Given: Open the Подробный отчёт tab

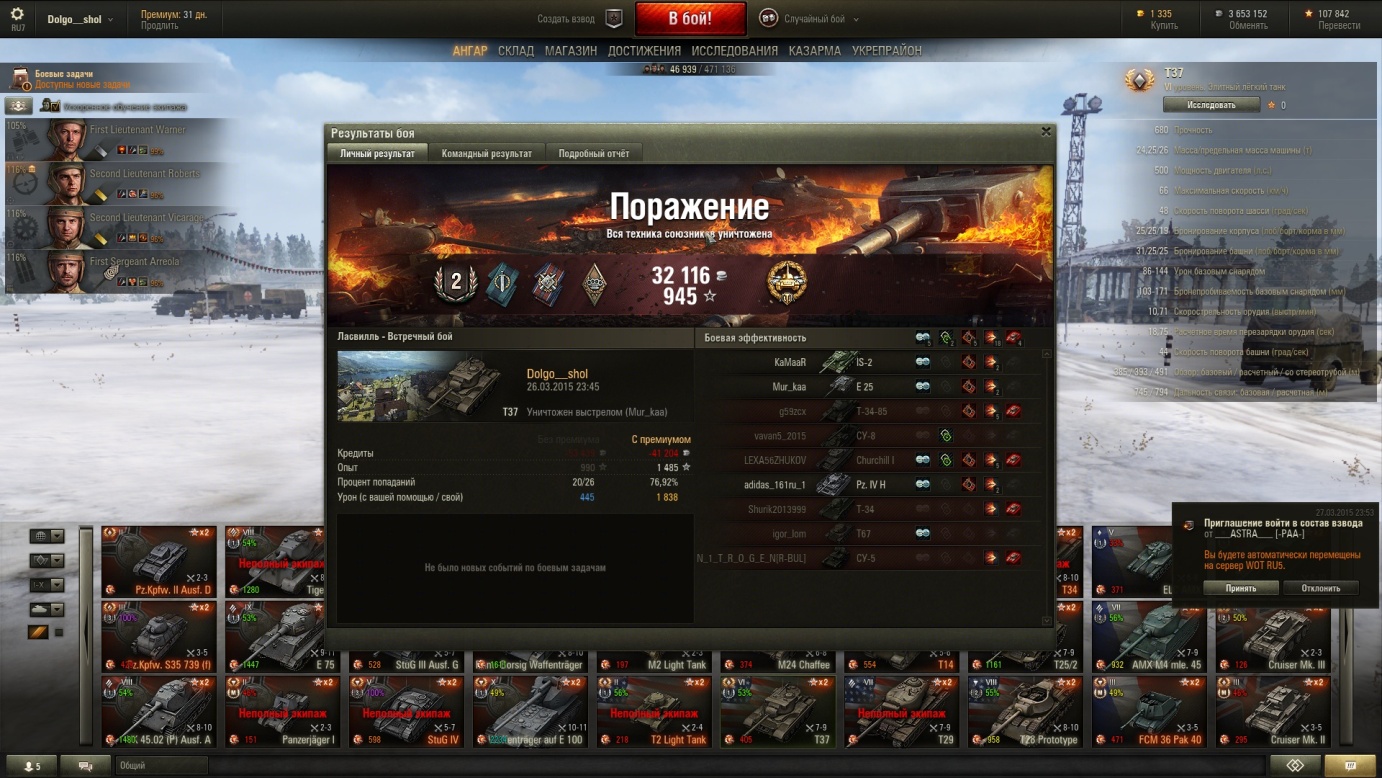Looking at the screenshot, I should pyautogui.click(x=594, y=153).
